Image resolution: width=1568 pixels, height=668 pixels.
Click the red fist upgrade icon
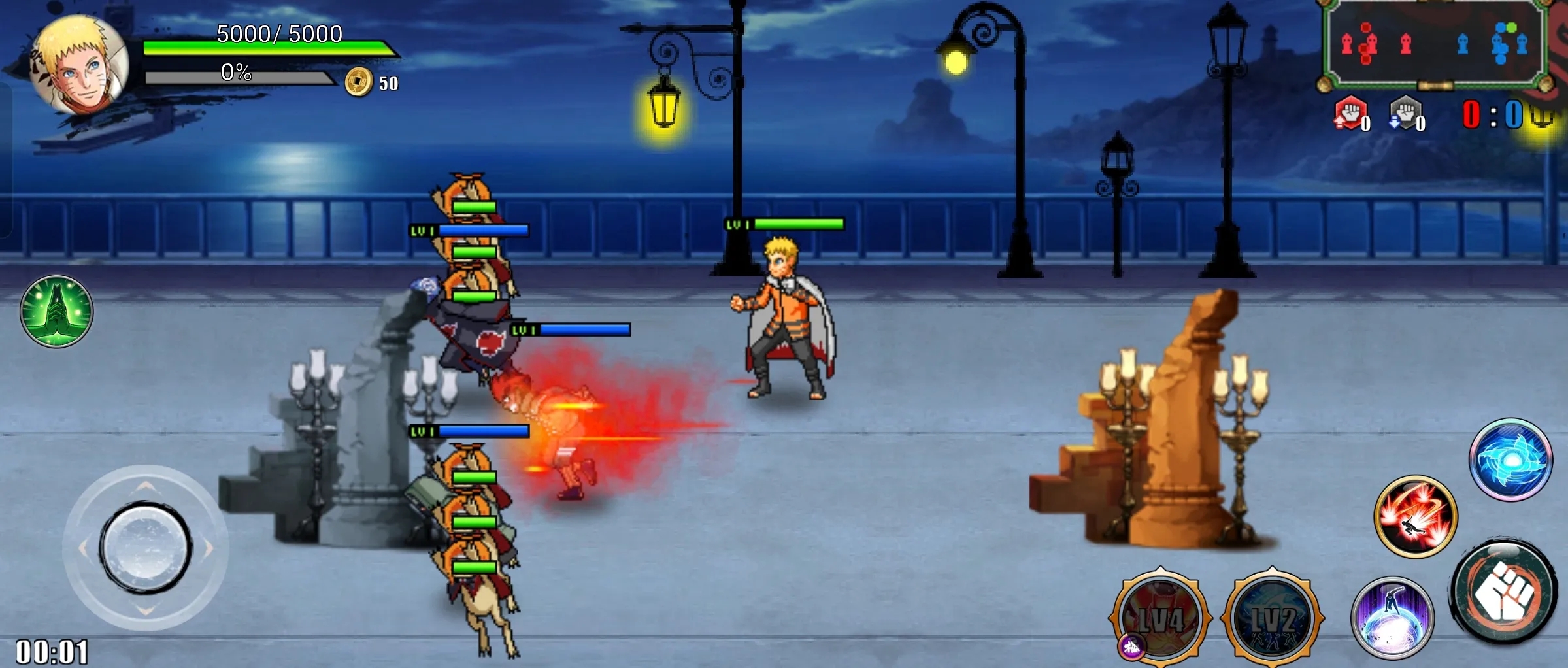pos(1350,114)
